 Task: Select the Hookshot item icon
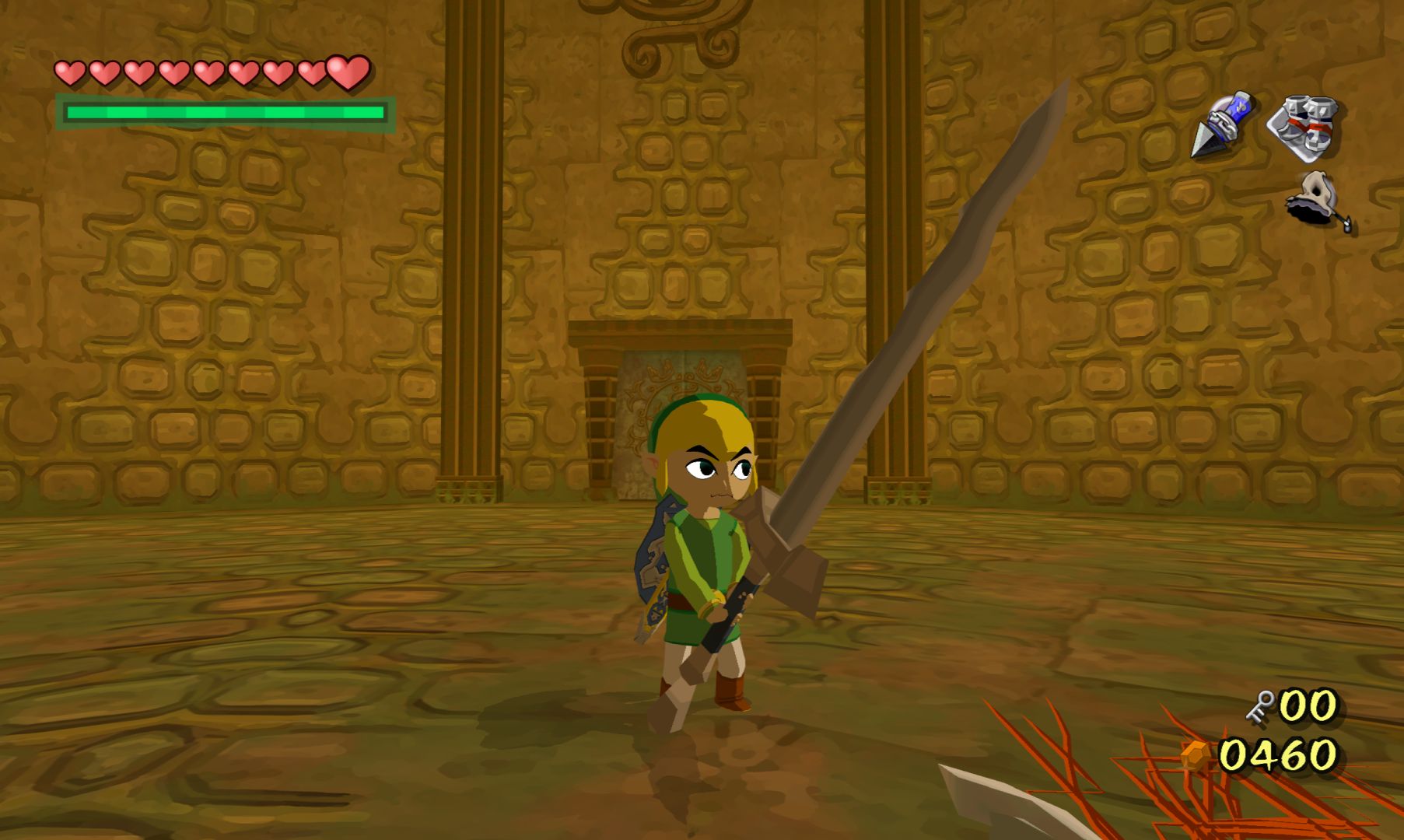coord(1221,124)
